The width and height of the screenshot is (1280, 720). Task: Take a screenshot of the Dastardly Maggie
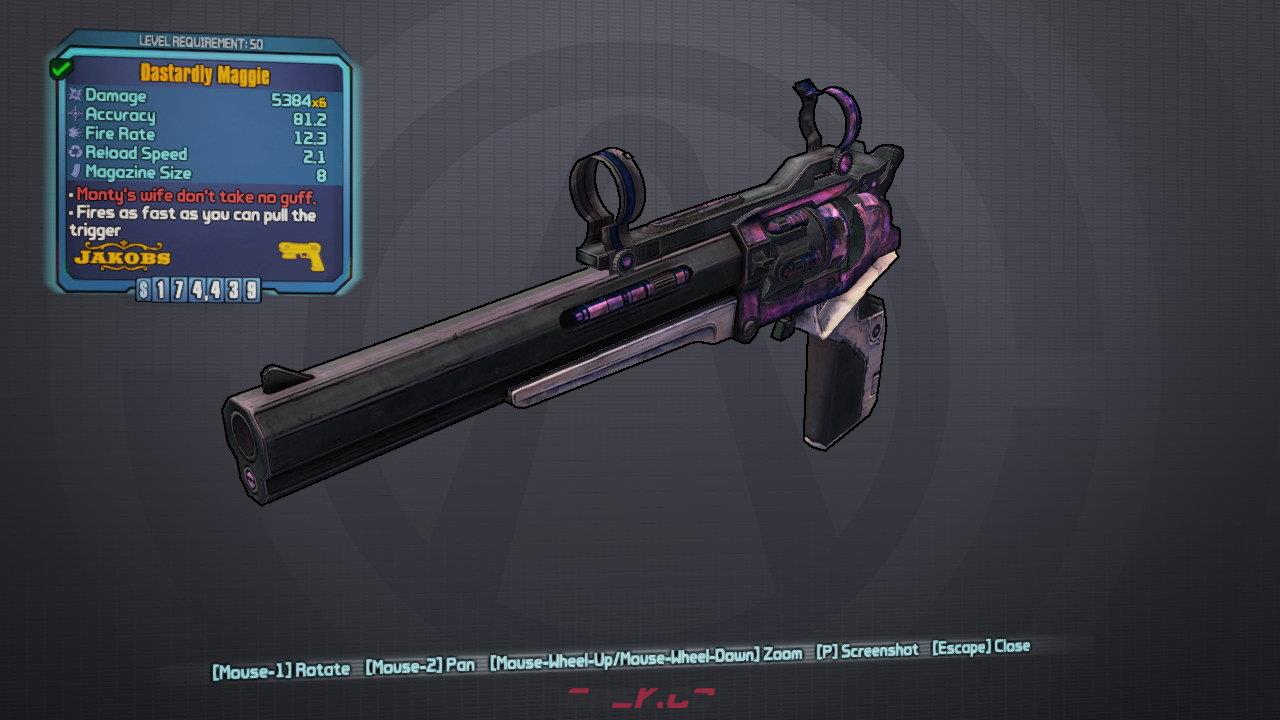pyautogui.click(x=866, y=650)
